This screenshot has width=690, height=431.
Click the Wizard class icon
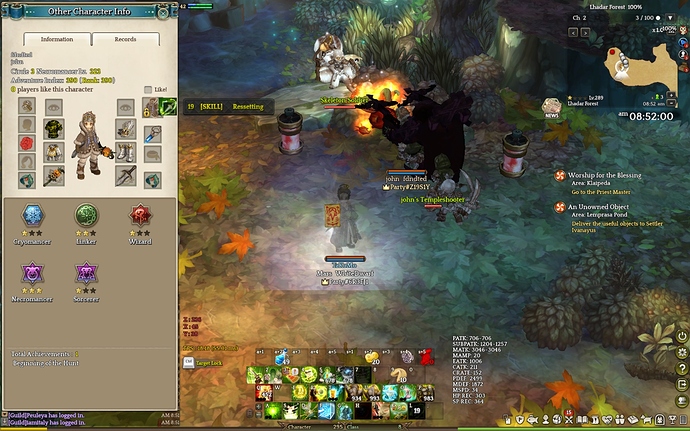point(140,216)
